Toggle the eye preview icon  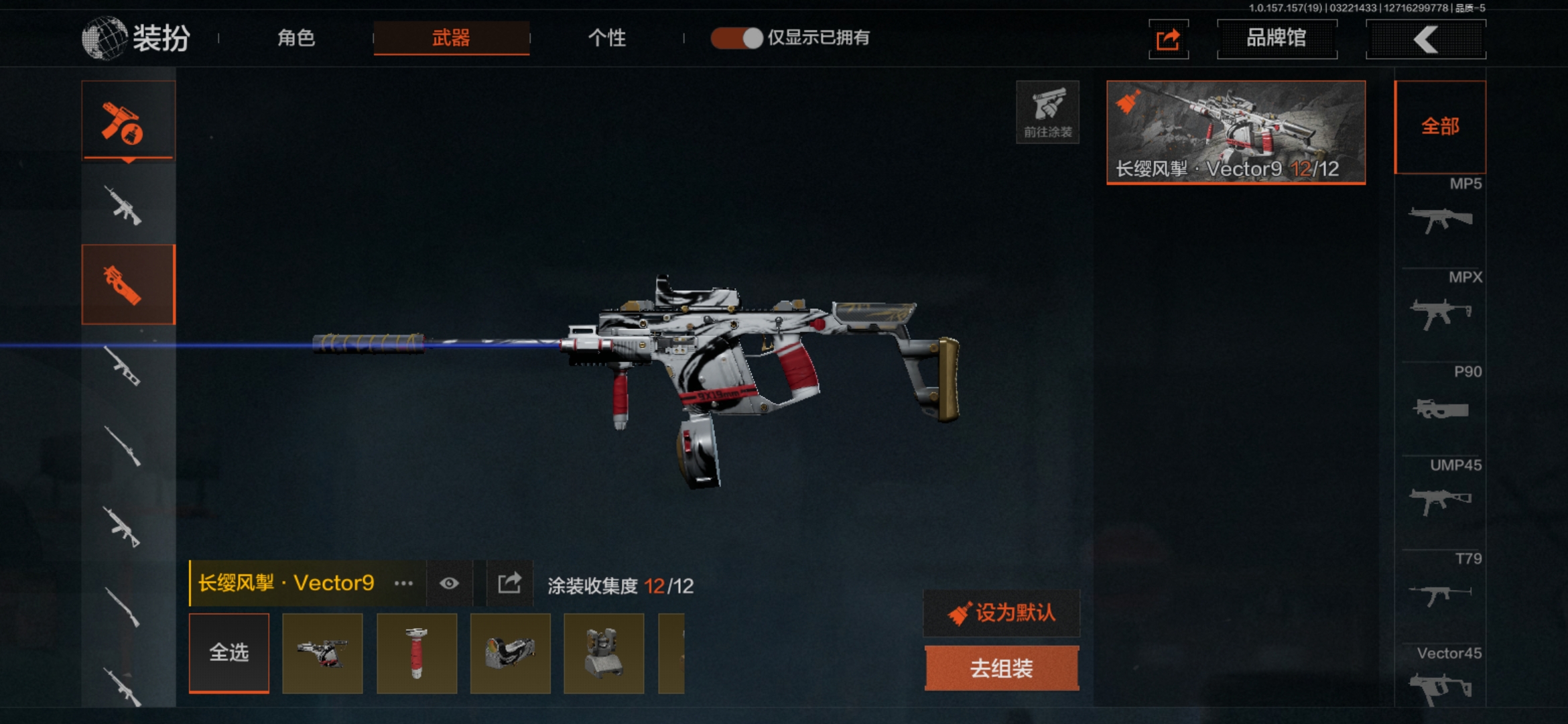coord(449,583)
